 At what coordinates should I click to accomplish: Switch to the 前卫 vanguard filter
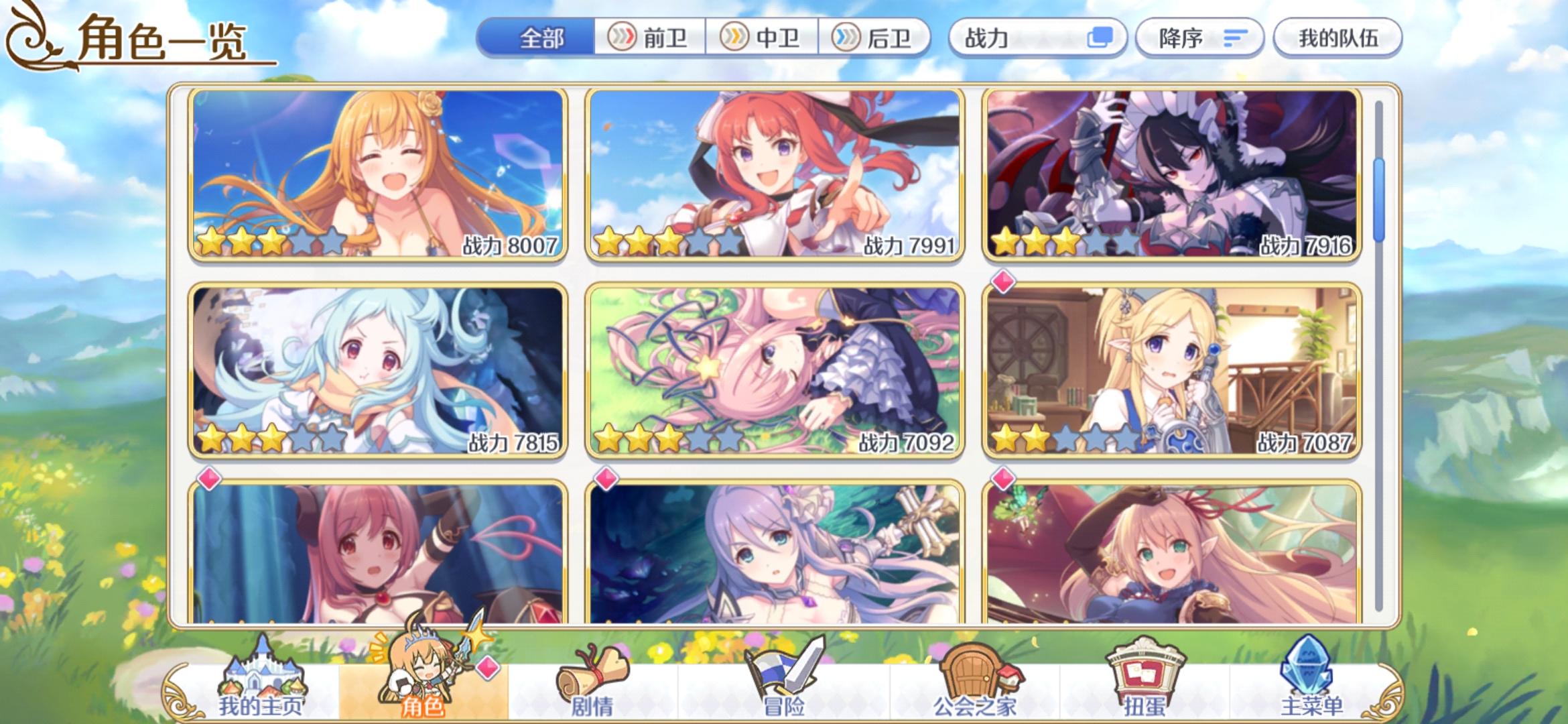(x=649, y=38)
